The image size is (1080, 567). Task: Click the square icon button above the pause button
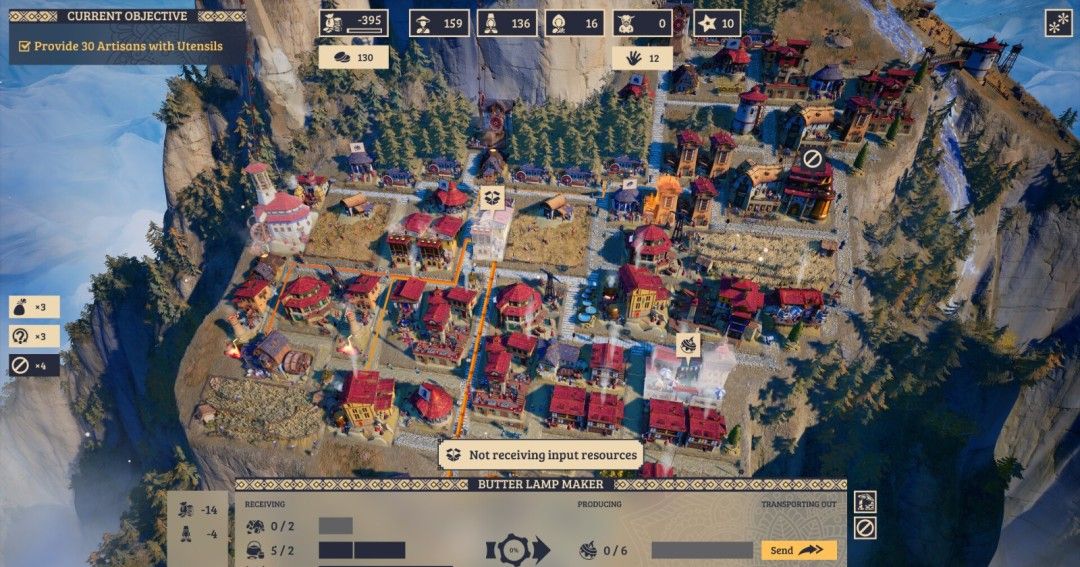point(865,501)
